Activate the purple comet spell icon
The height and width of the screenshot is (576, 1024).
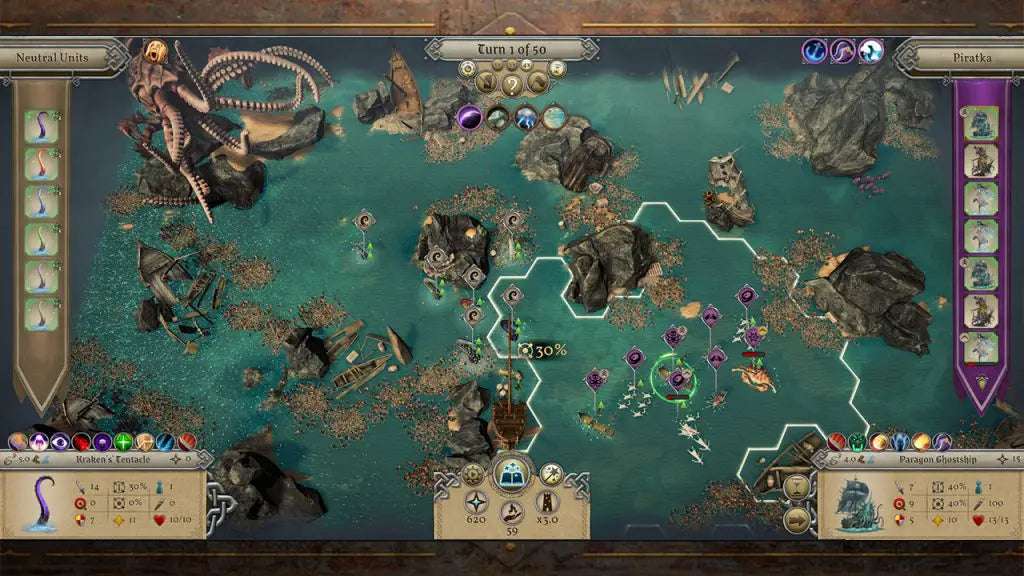tap(470, 118)
